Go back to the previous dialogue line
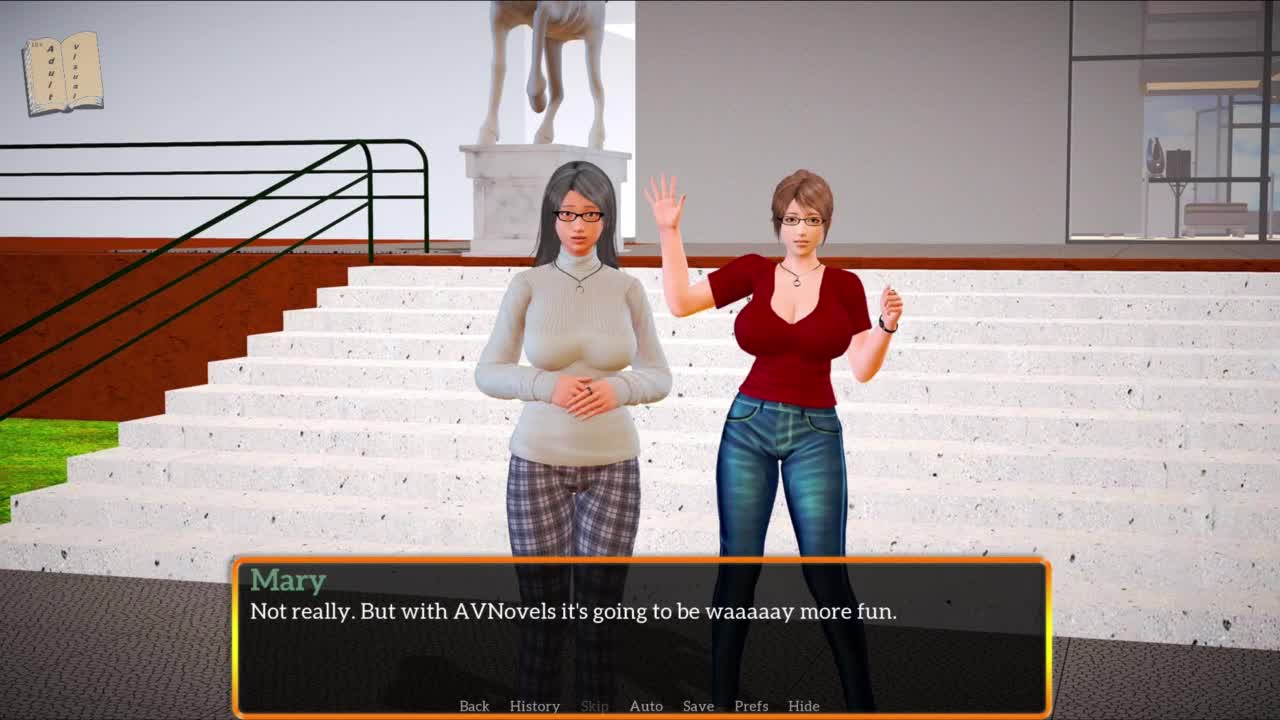The image size is (1280, 720). pos(474,706)
